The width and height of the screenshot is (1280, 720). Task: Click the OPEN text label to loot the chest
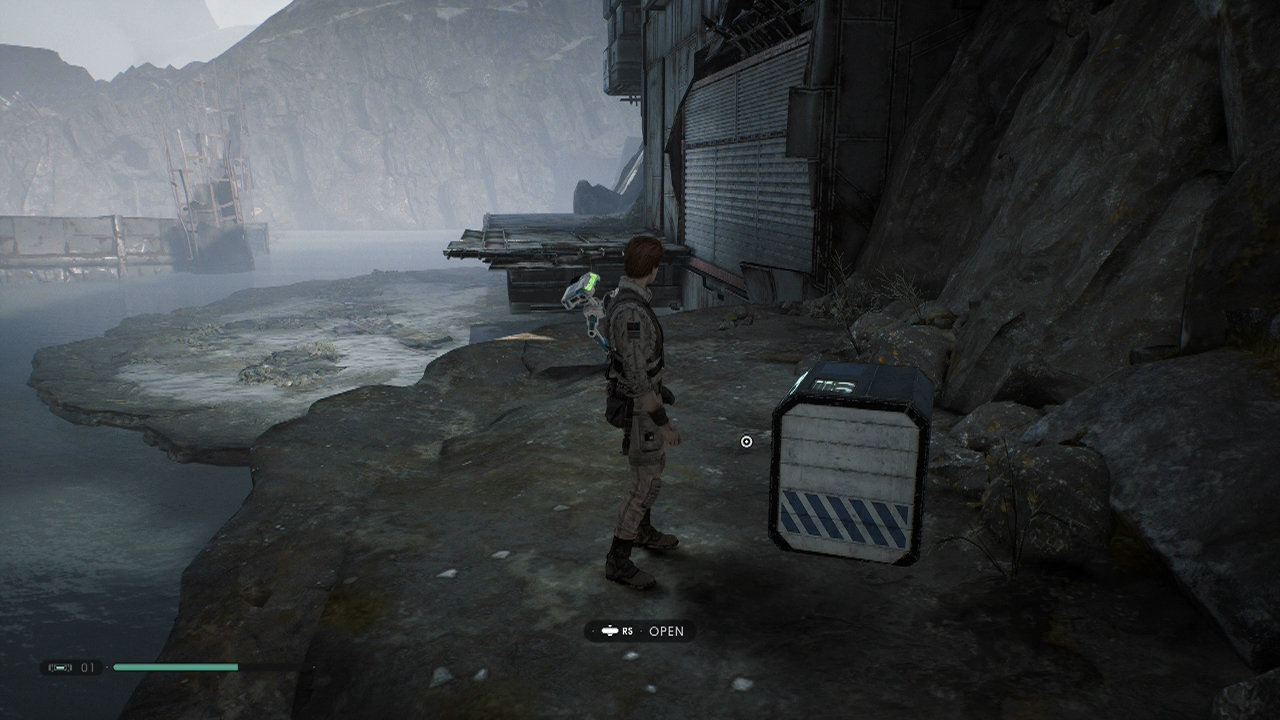(x=667, y=631)
